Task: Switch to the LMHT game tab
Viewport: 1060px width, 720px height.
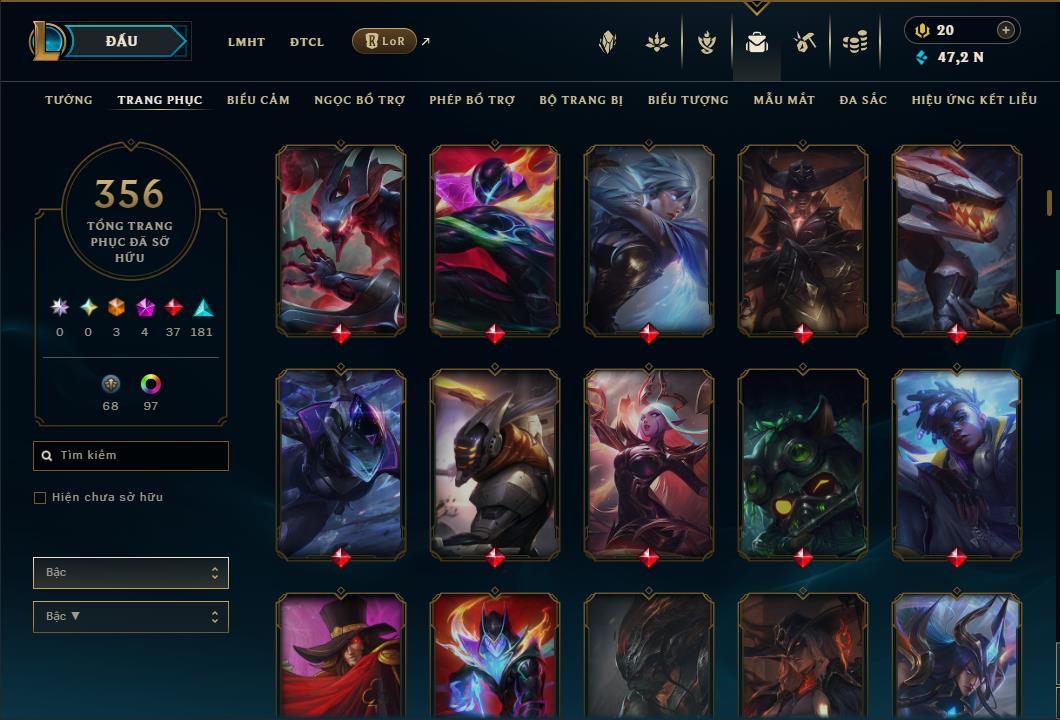Action: [246, 42]
